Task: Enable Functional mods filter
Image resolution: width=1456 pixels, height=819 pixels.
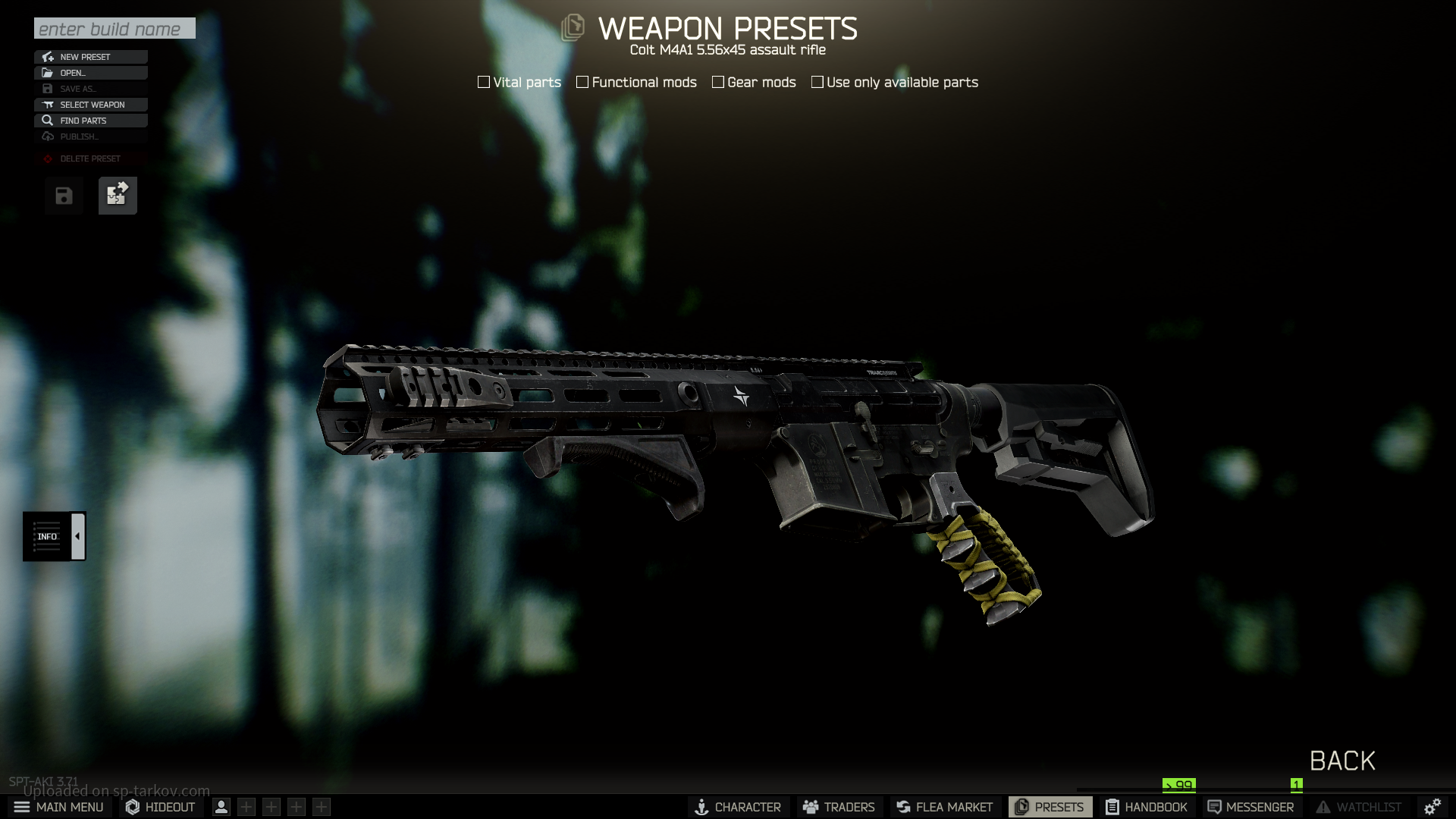Action: click(x=582, y=82)
